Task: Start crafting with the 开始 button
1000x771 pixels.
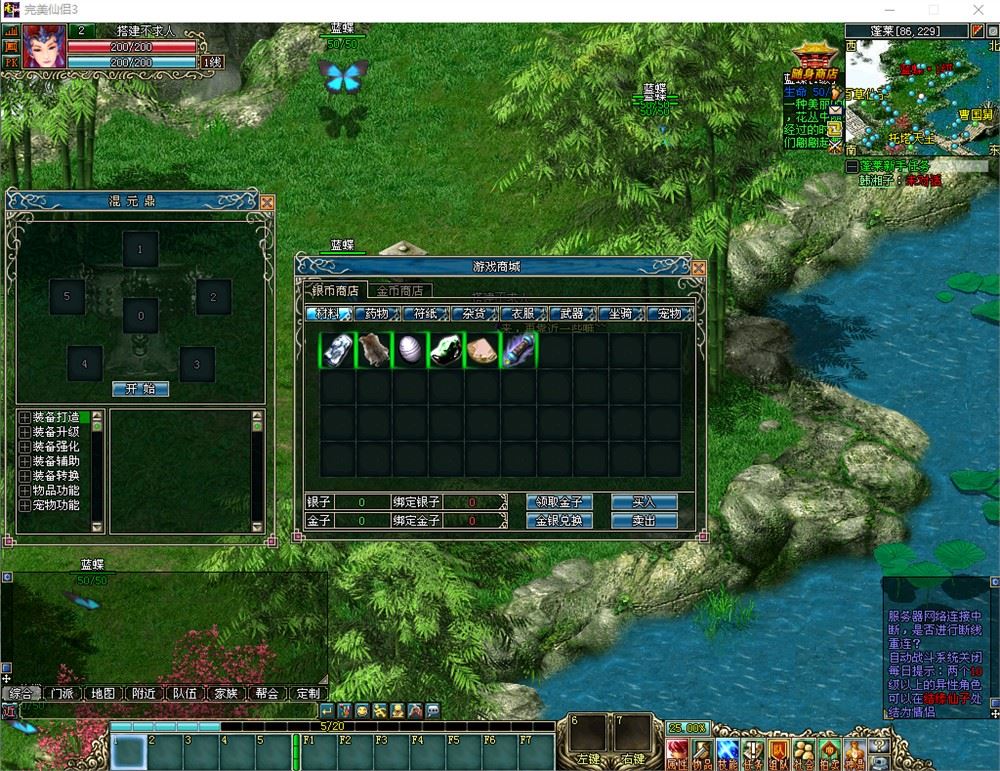Action: 141,389
